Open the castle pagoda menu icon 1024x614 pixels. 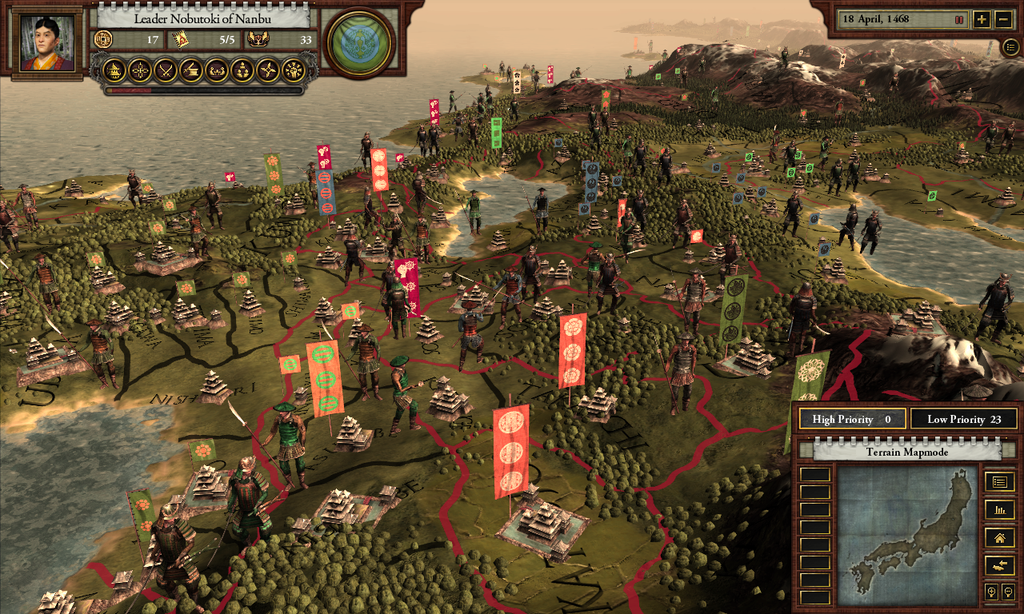[112, 70]
